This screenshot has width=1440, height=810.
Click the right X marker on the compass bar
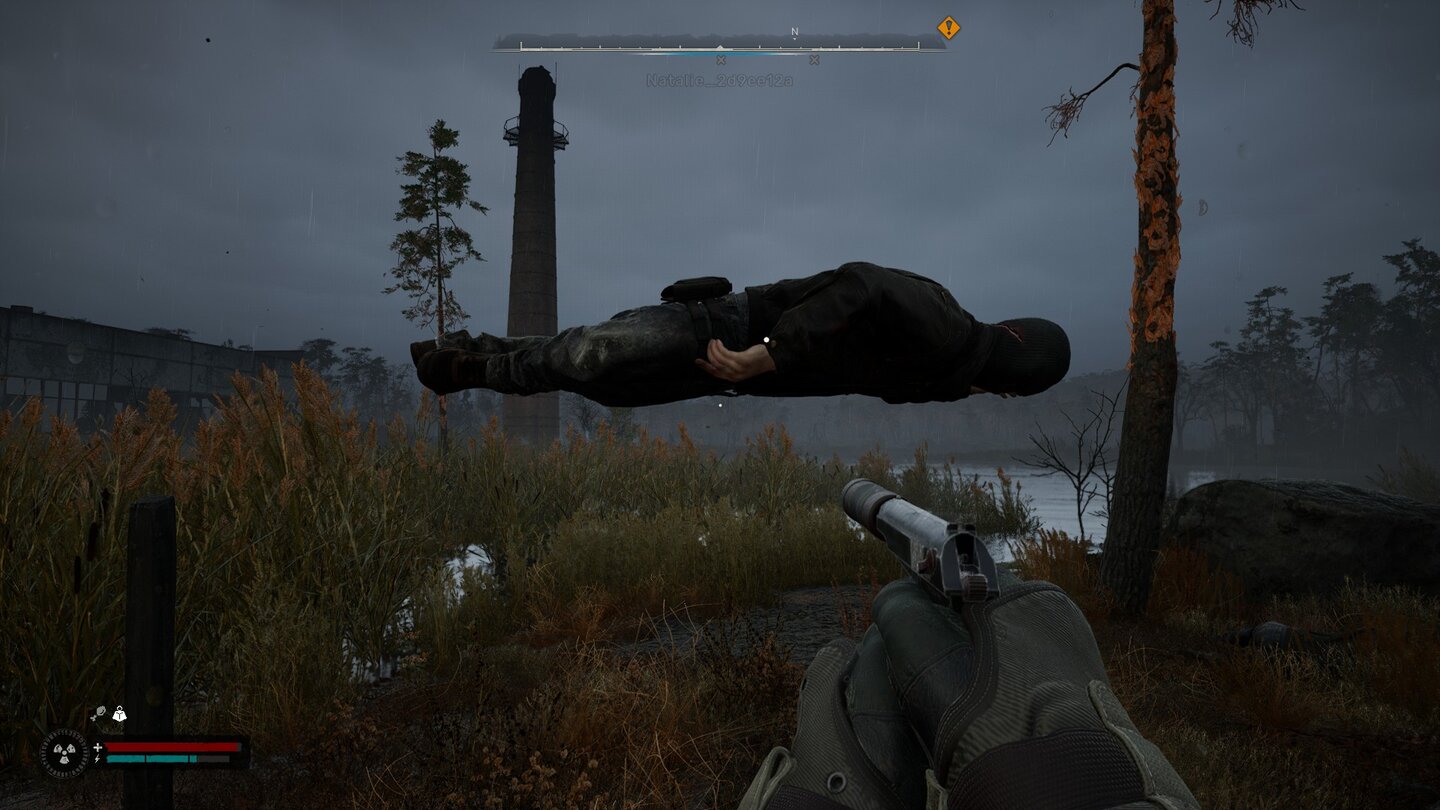coord(813,59)
